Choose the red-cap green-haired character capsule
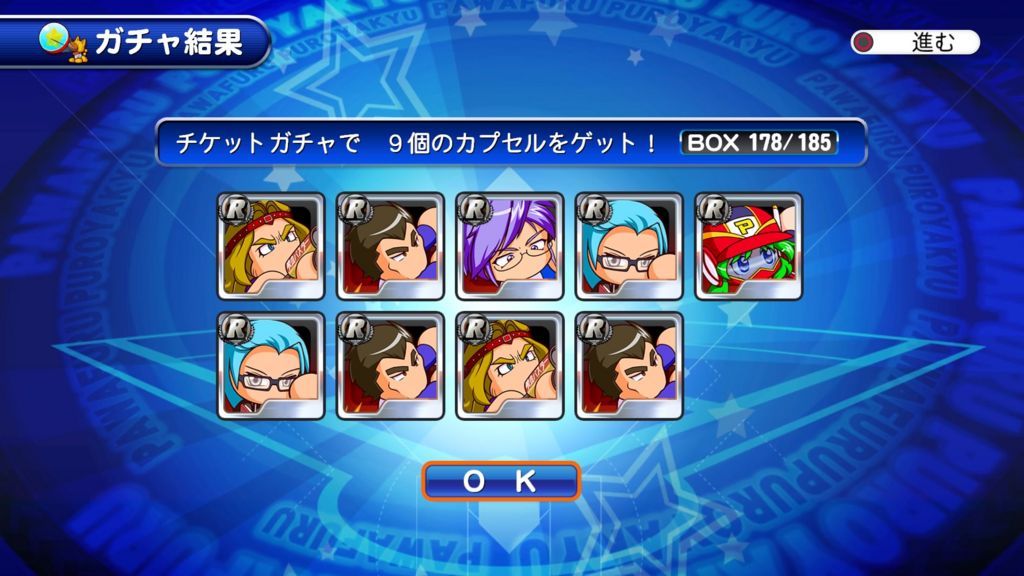Image resolution: width=1024 pixels, height=576 pixels. tap(749, 246)
